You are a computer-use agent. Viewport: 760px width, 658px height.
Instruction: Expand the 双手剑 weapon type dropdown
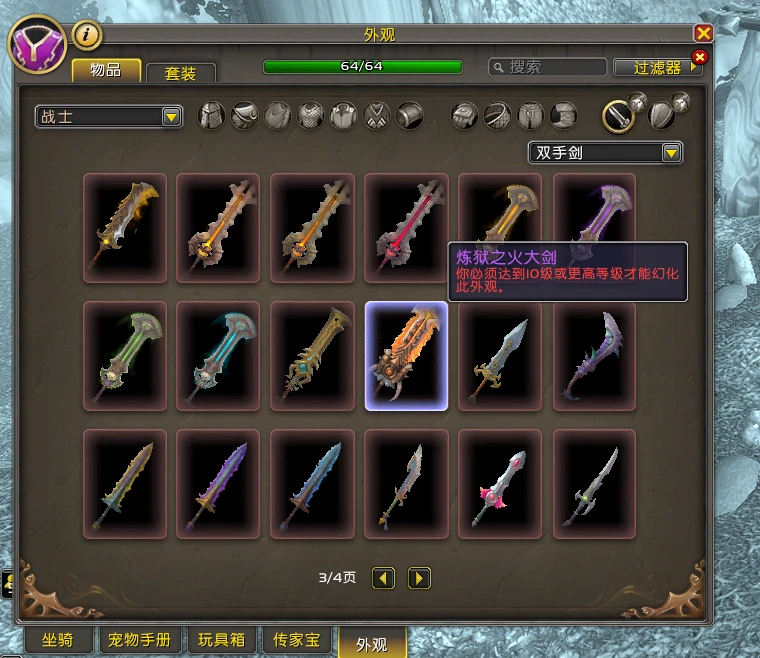point(605,153)
